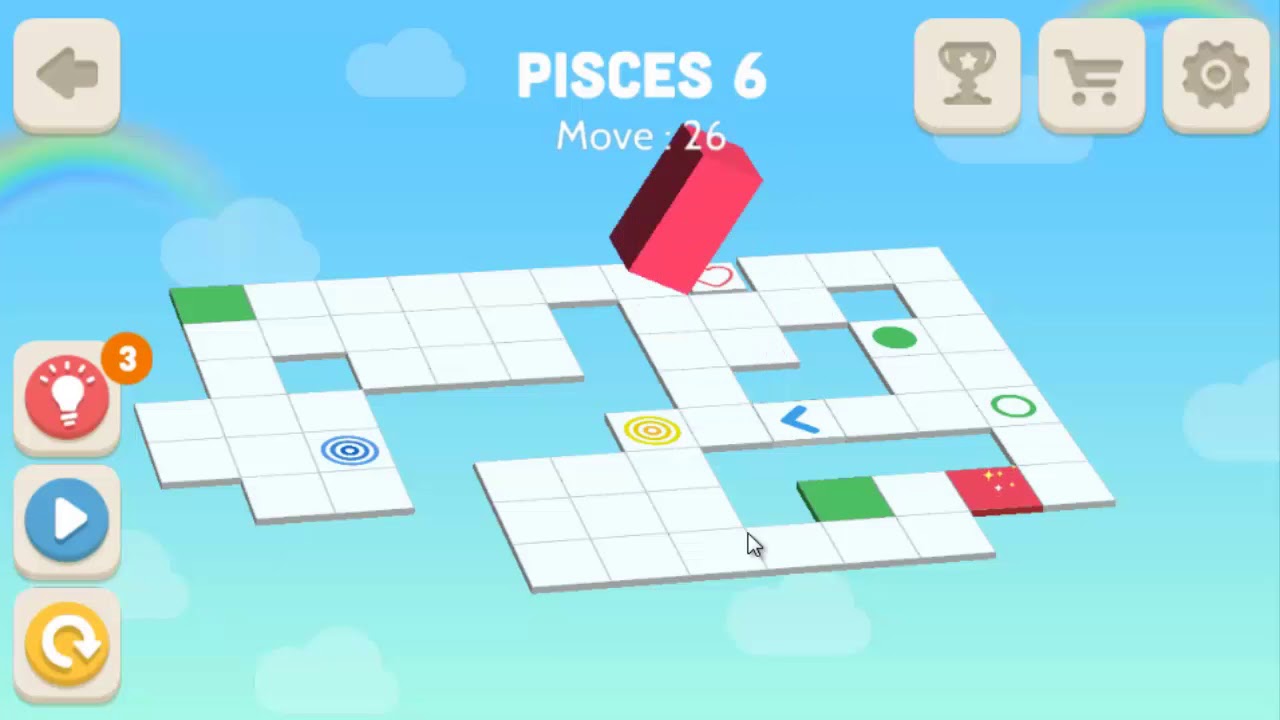Go back using the arrow icon
Image resolution: width=1280 pixels, height=720 pixels.
(x=66, y=72)
